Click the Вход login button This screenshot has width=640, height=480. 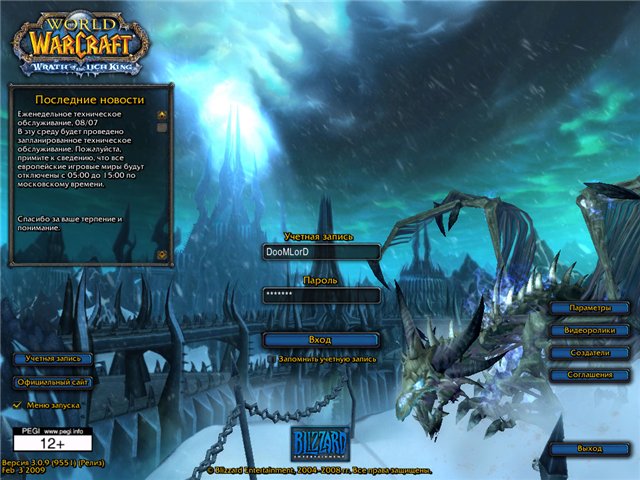(320, 340)
